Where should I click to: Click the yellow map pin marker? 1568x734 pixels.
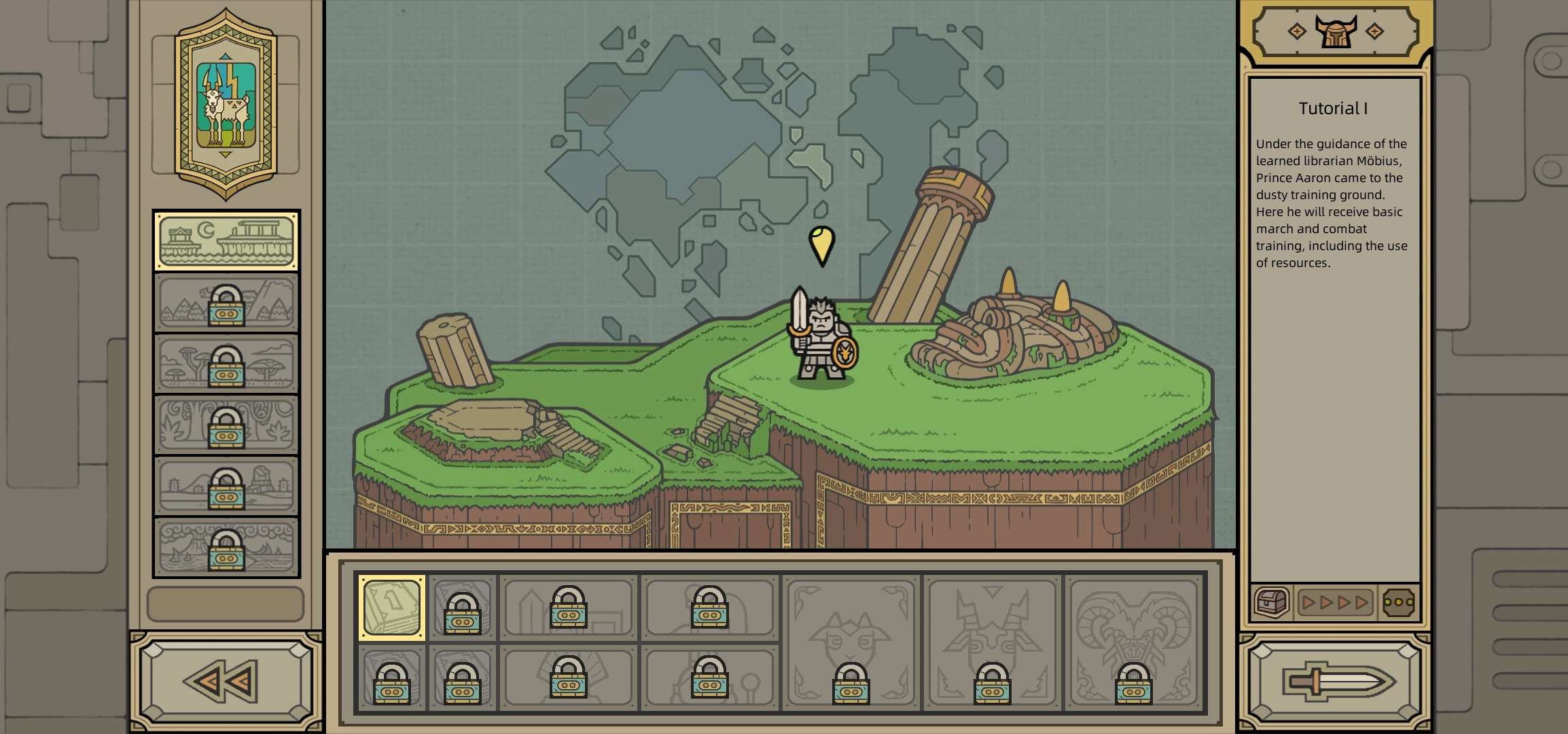click(x=821, y=245)
